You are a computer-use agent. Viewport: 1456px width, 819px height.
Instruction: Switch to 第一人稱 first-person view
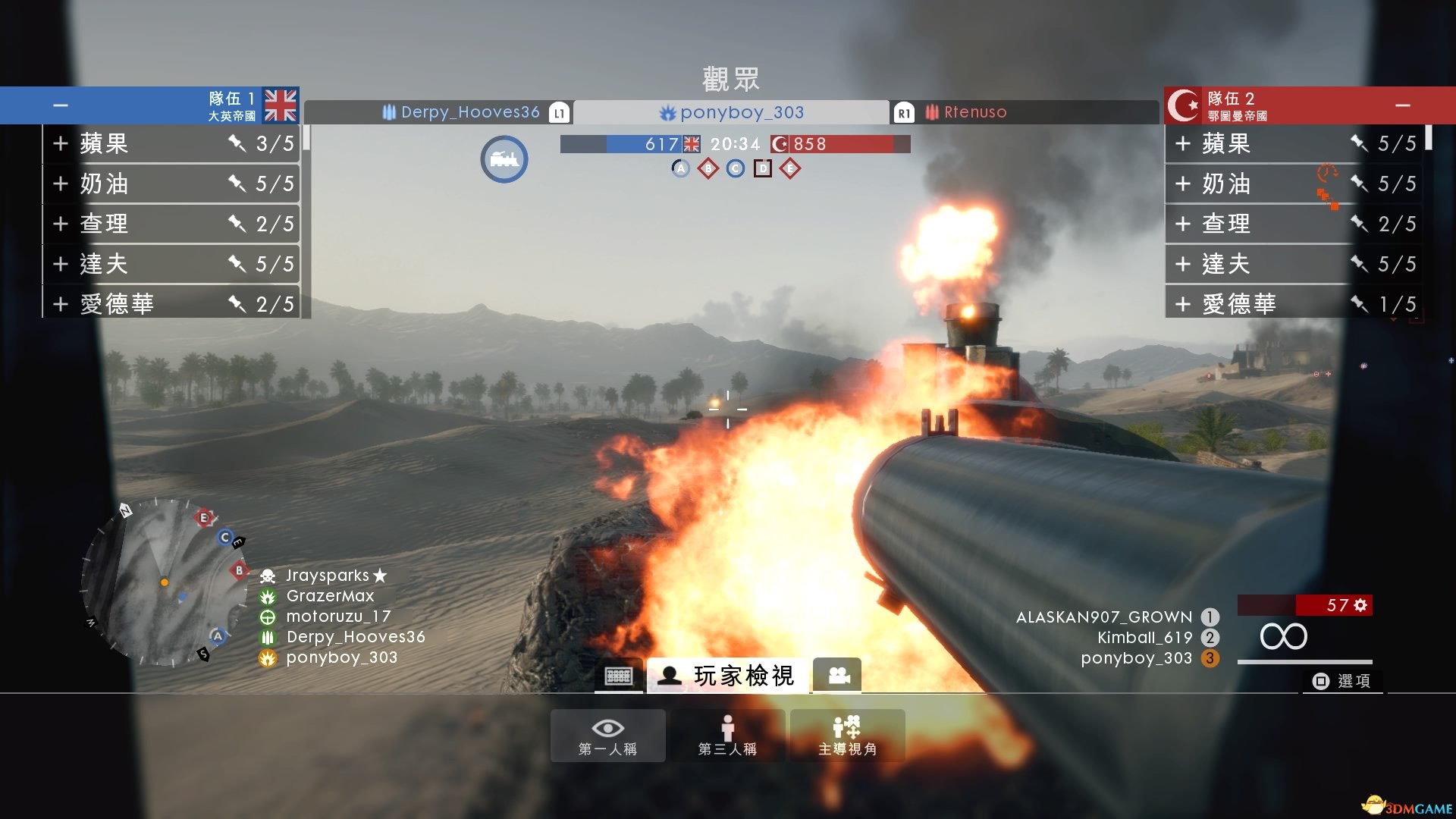(x=607, y=736)
